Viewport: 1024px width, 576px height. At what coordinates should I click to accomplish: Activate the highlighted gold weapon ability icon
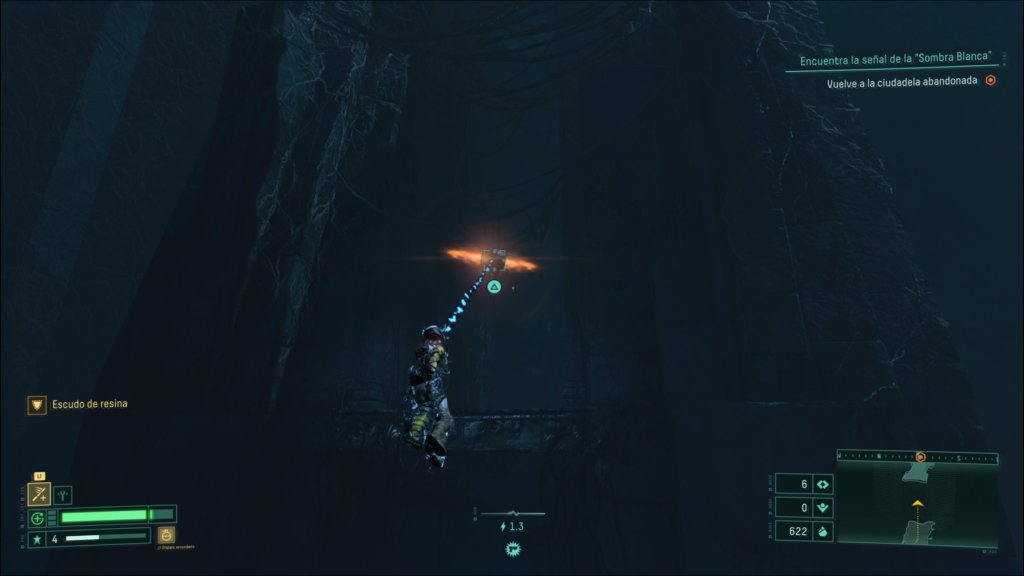point(40,494)
